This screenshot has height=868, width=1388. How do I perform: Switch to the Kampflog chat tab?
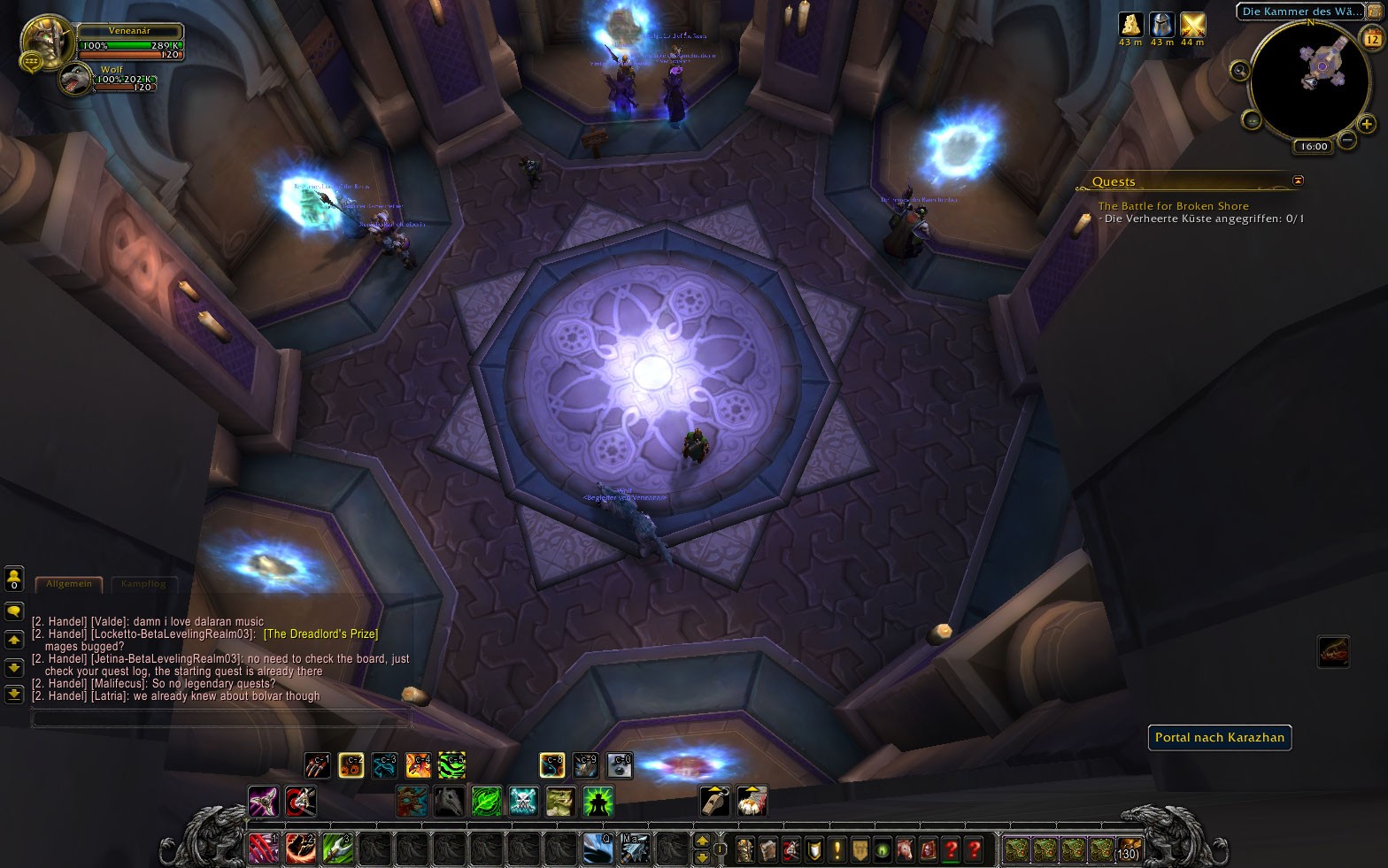point(143,584)
